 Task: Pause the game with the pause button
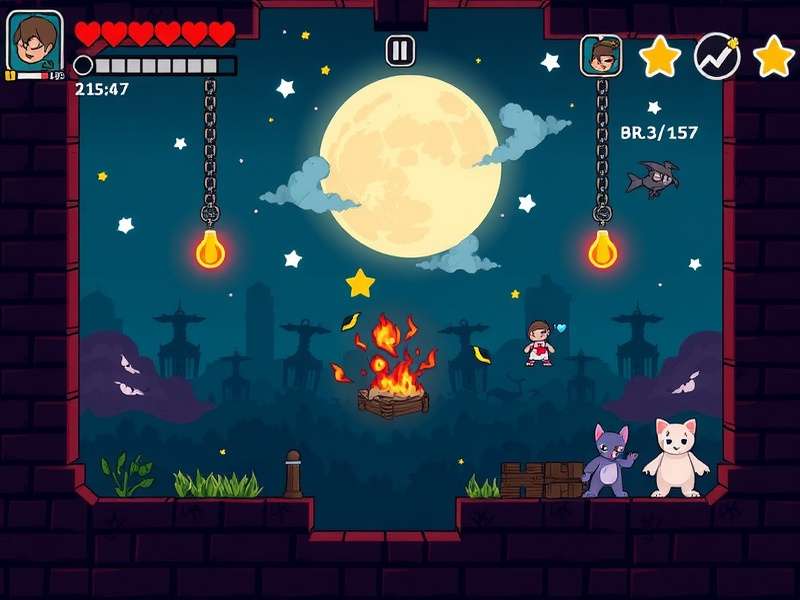400,50
